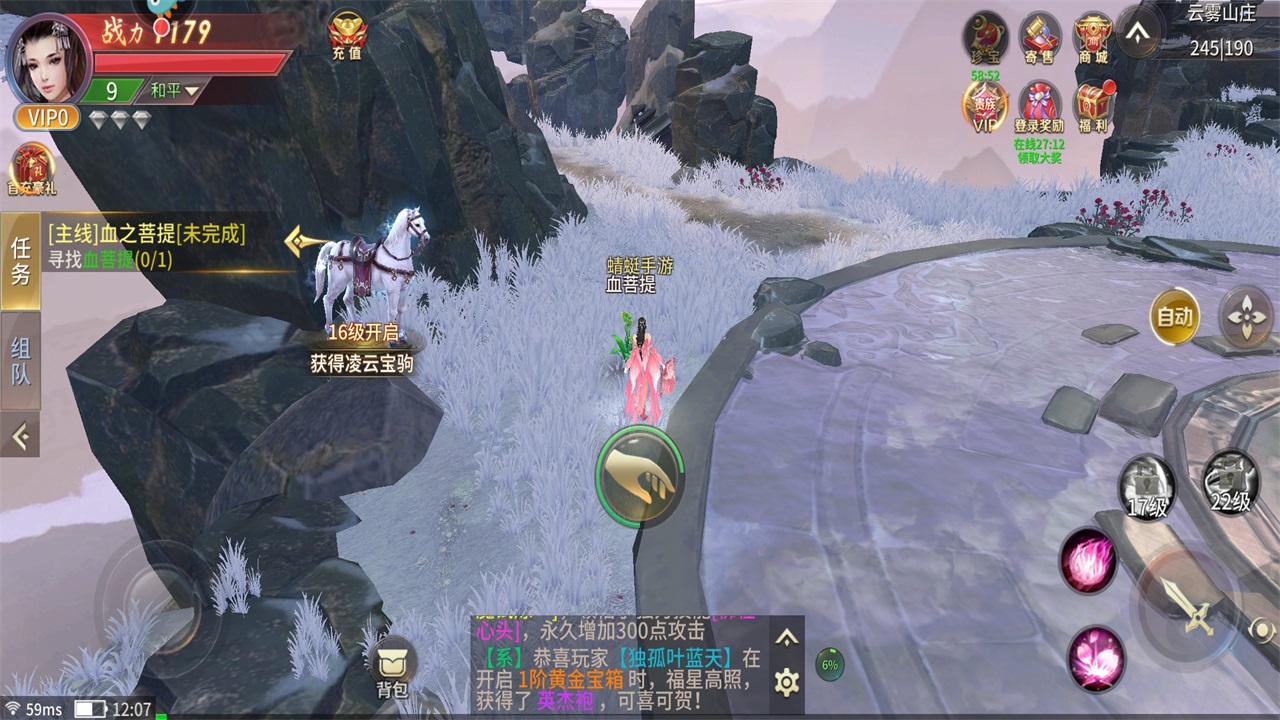Screen dimensions: 1280x720
Task: Collapse the top icon row arrow
Action: coord(1138,32)
